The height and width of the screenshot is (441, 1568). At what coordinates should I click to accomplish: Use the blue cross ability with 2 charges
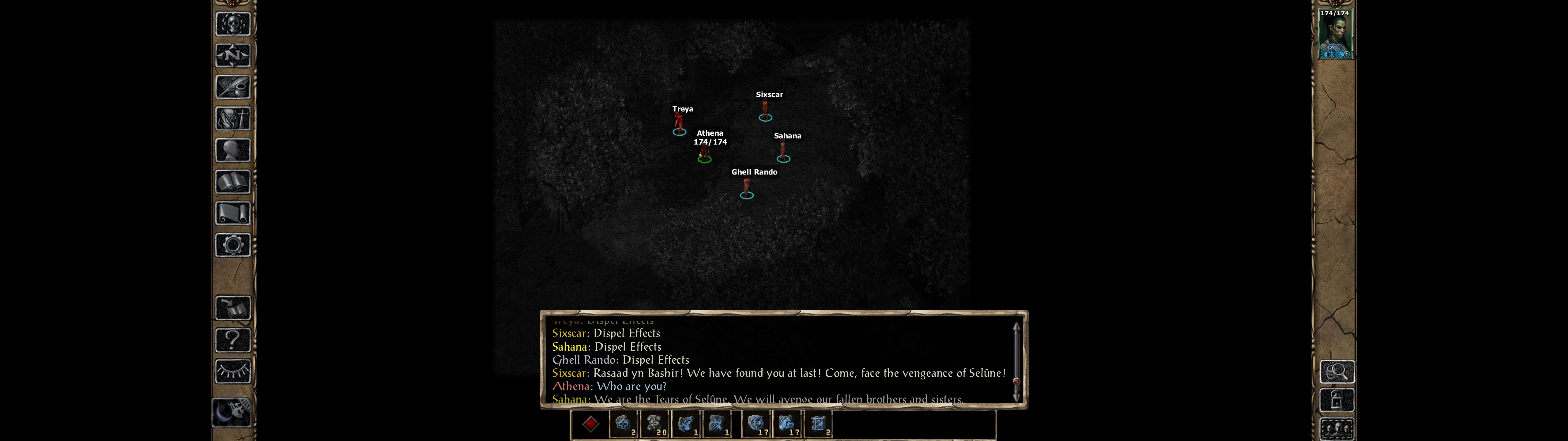(623, 424)
